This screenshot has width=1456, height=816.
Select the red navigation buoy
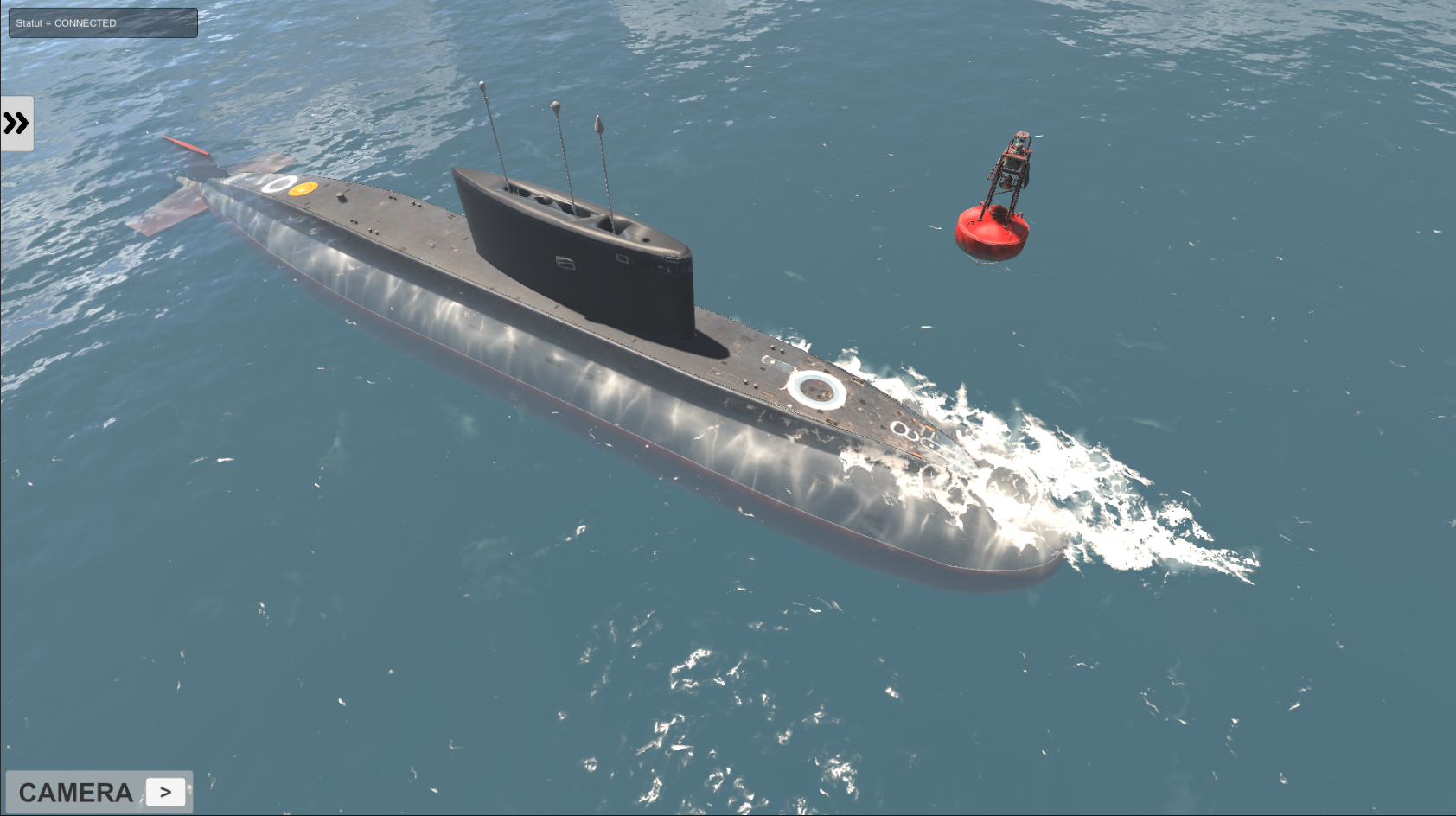pos(993,232)
